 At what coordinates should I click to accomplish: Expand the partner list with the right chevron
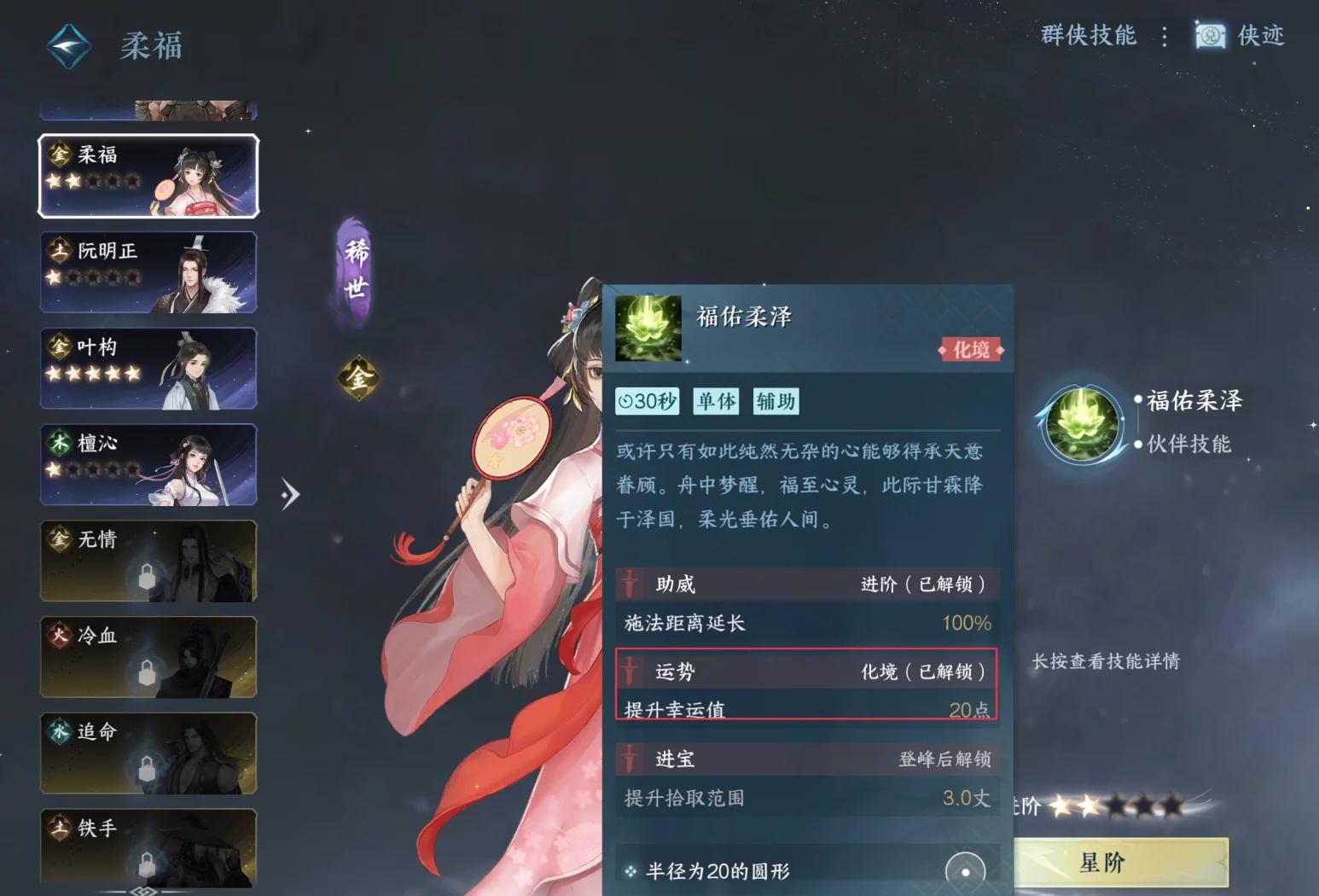(x=291, y=493)
